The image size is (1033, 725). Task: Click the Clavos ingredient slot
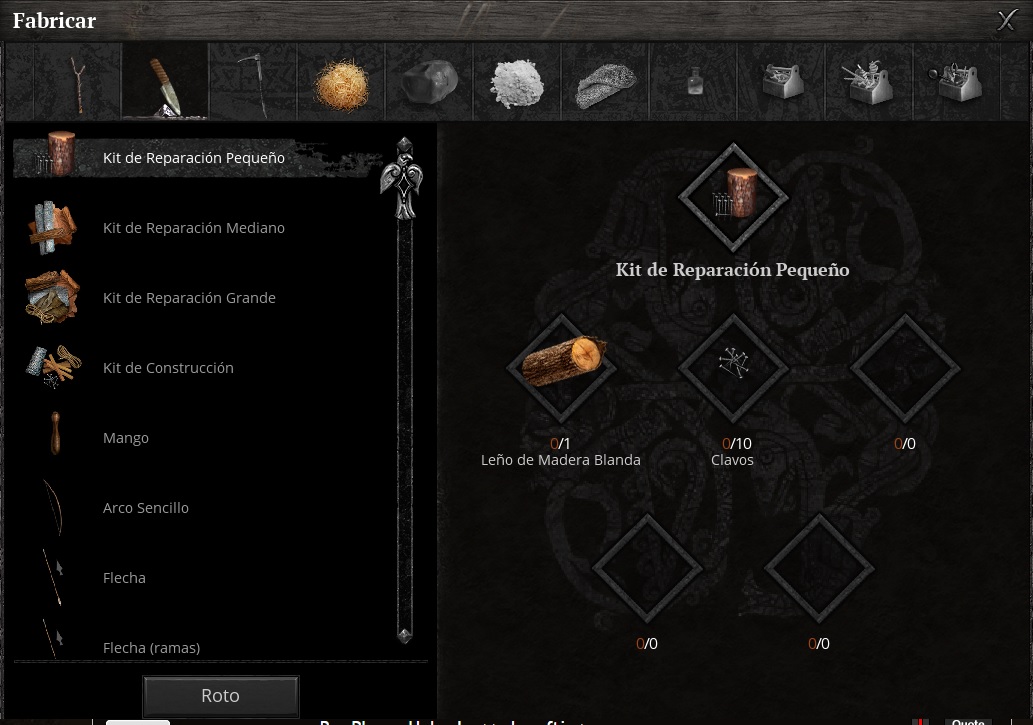coord(733,366)
